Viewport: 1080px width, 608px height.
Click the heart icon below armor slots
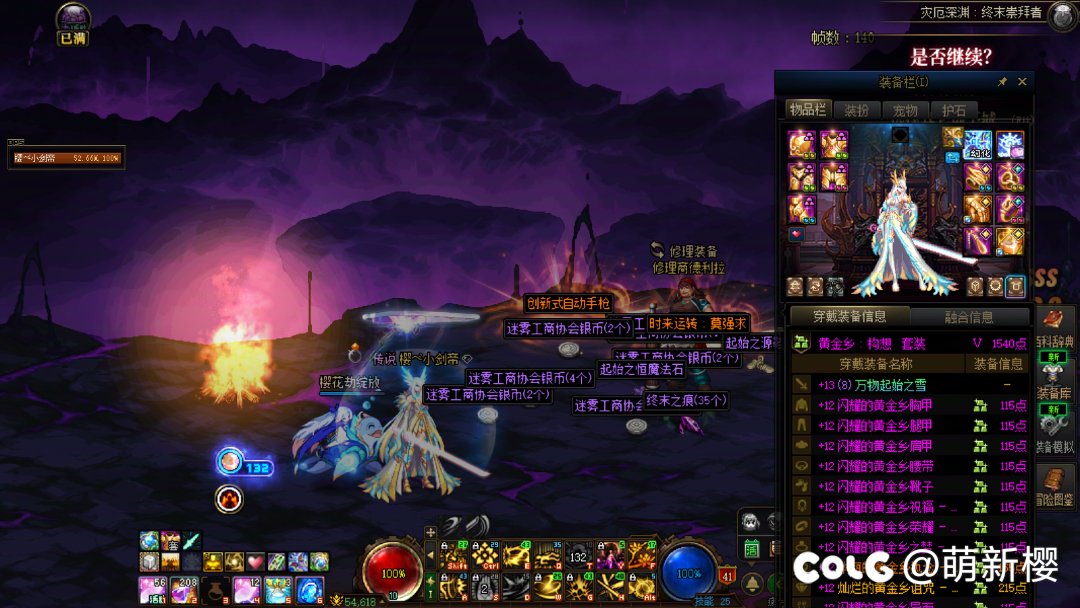796,234
